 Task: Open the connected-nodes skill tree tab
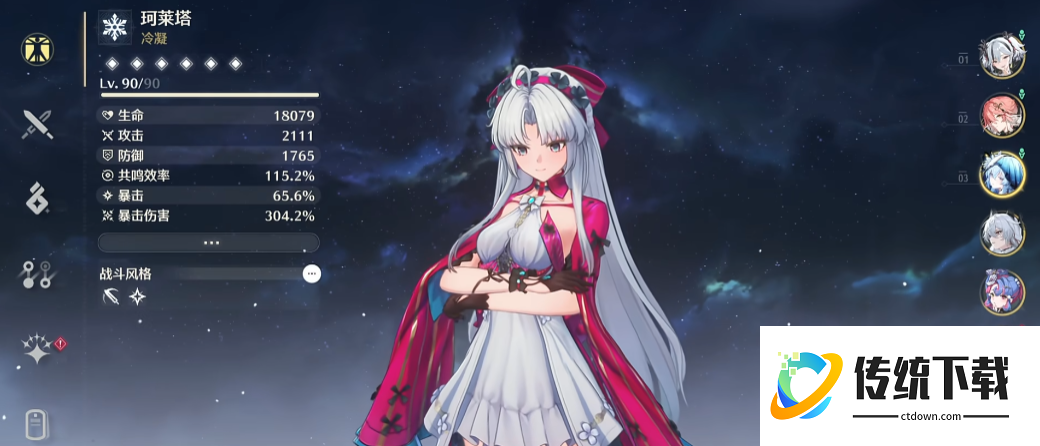click(38, 274)
